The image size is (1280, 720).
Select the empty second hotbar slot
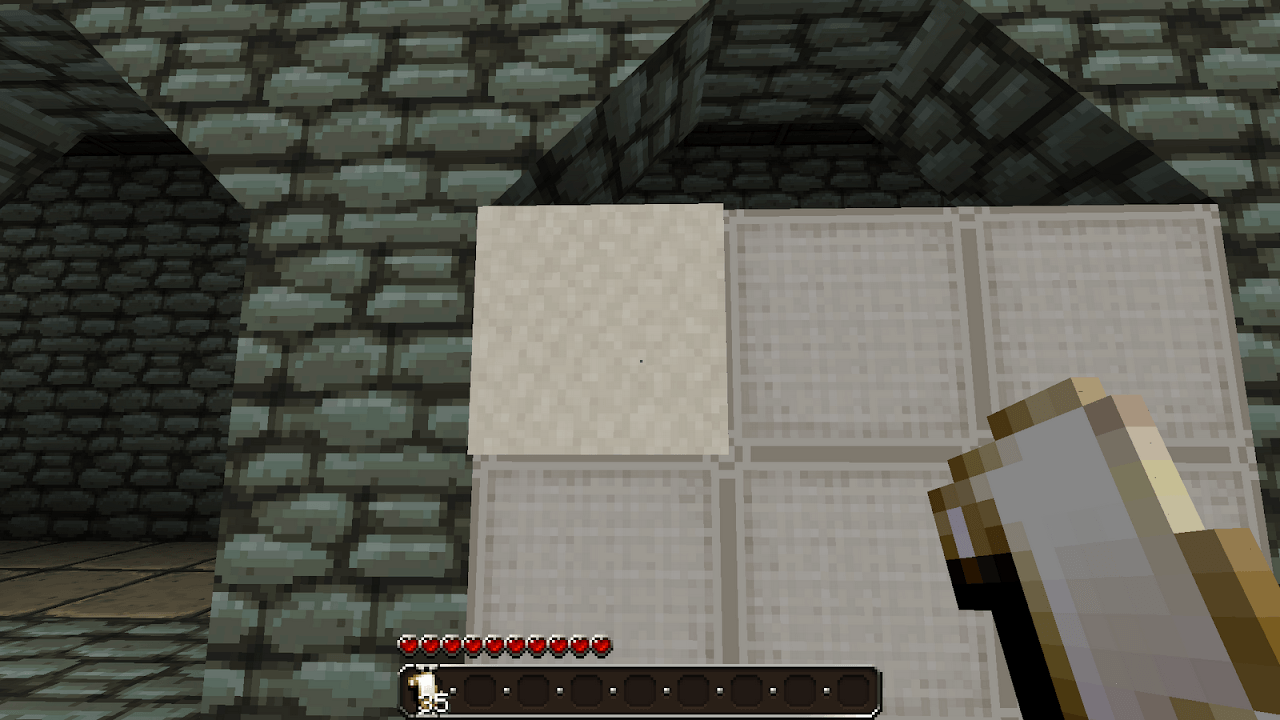482,690
